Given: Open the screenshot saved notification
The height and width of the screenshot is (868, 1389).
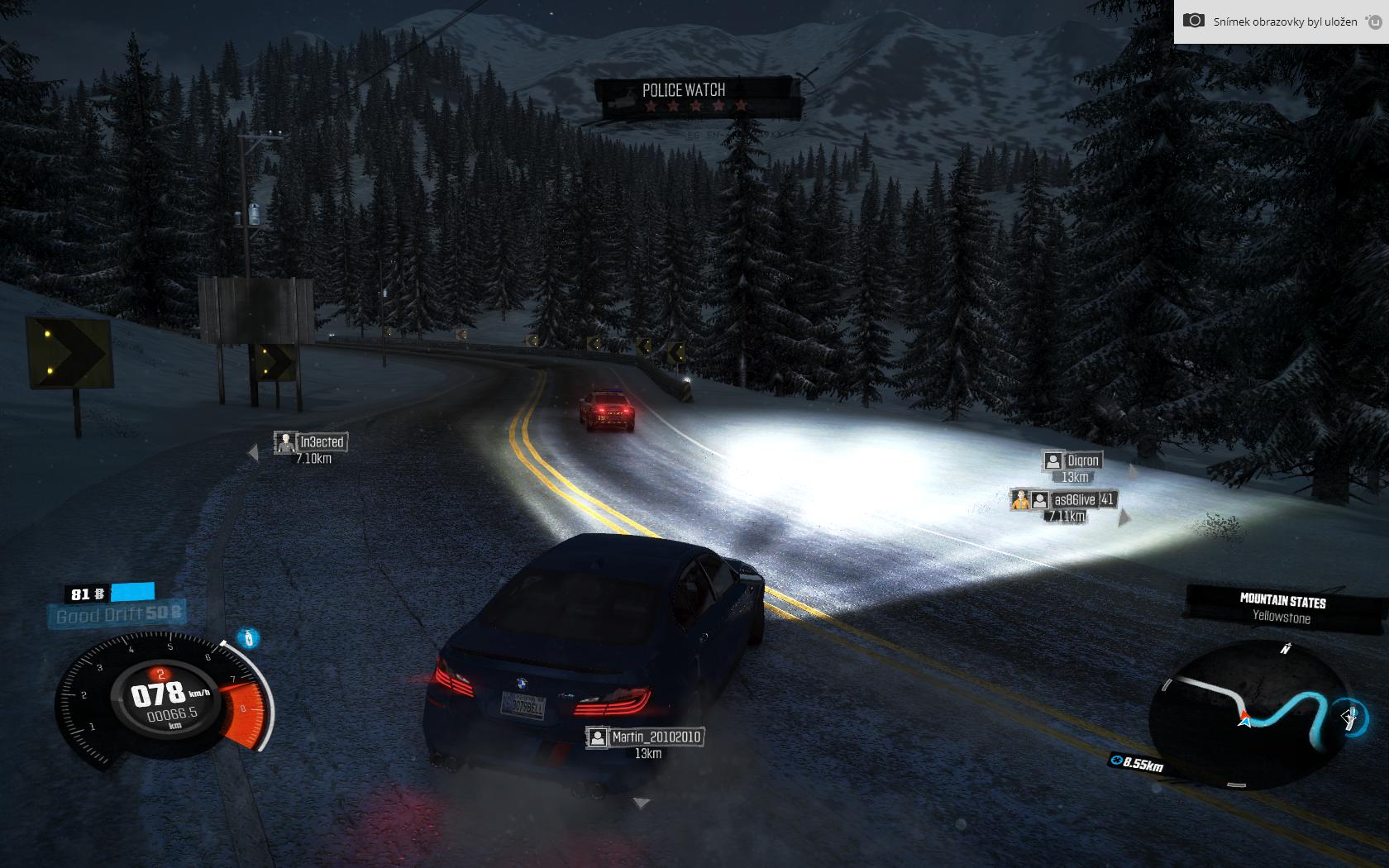Looking at the screenshot, I should 1281,21.
